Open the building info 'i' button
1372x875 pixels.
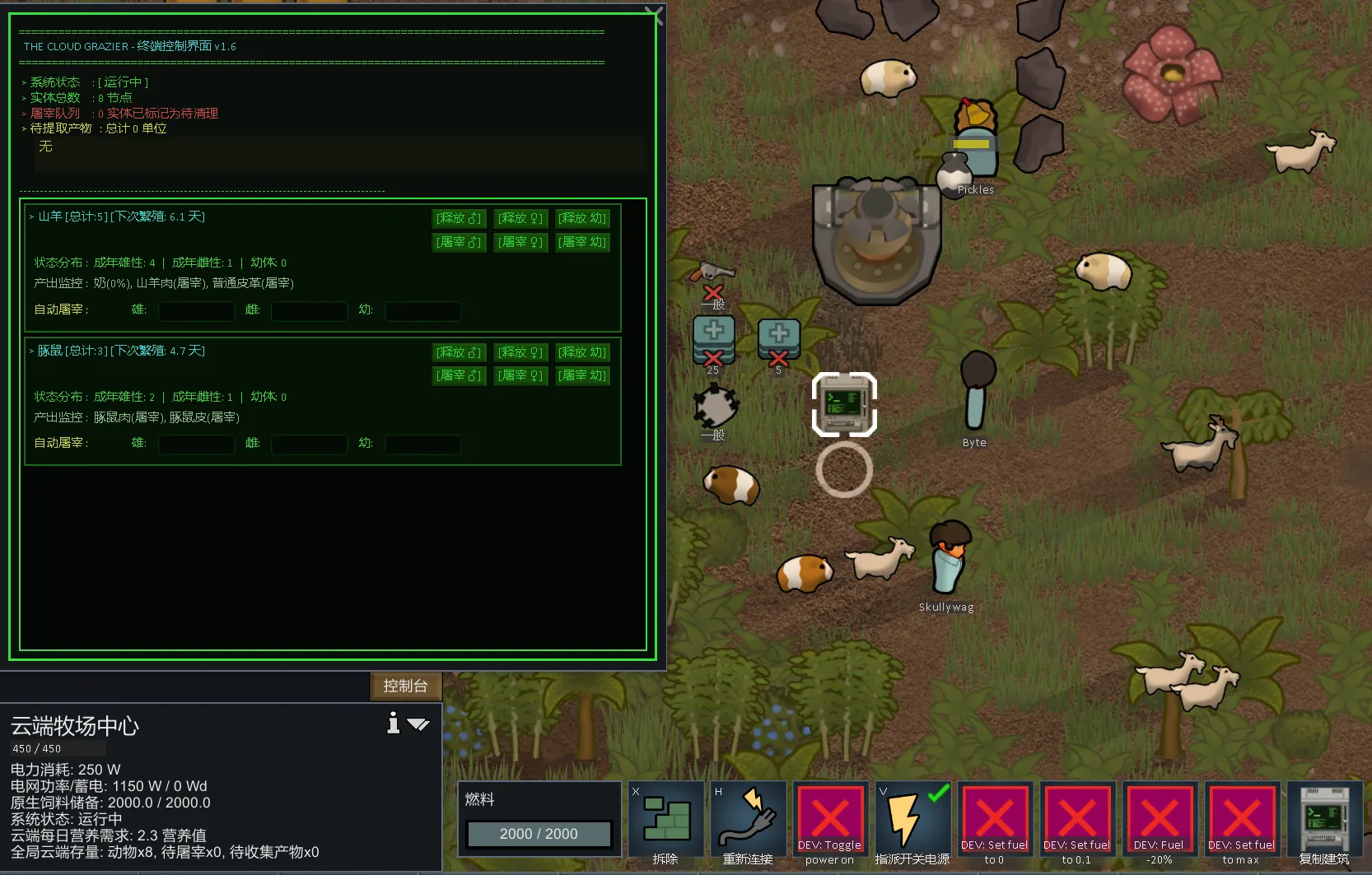pos(394,723)
